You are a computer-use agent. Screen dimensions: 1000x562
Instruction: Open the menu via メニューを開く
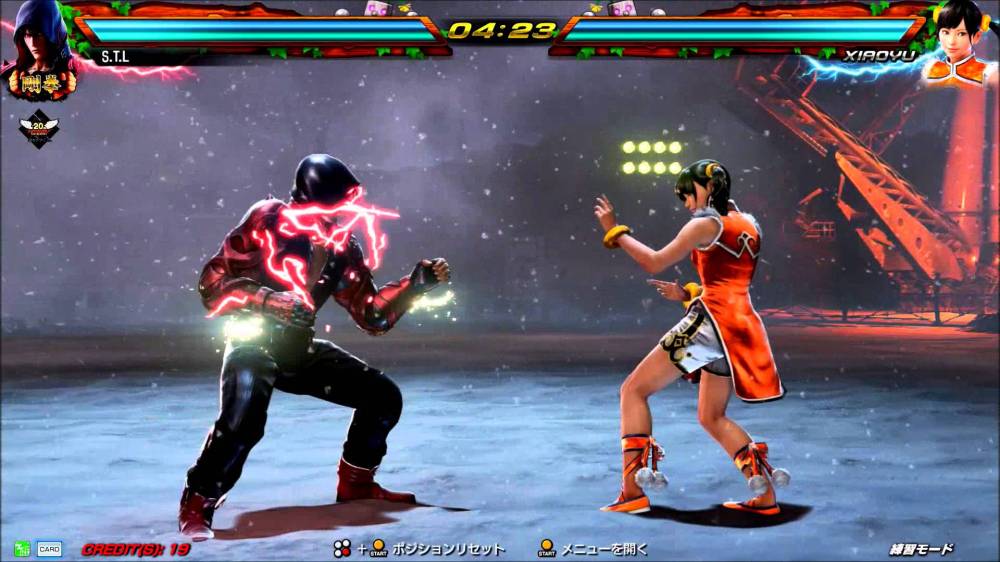[604, 549]
